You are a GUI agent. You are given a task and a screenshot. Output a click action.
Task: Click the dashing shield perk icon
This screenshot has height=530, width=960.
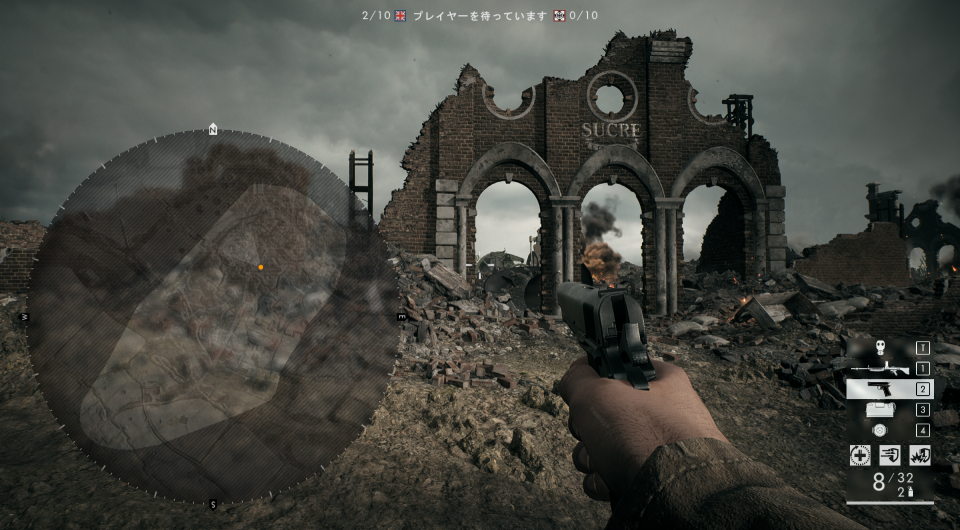pos(889,455)
